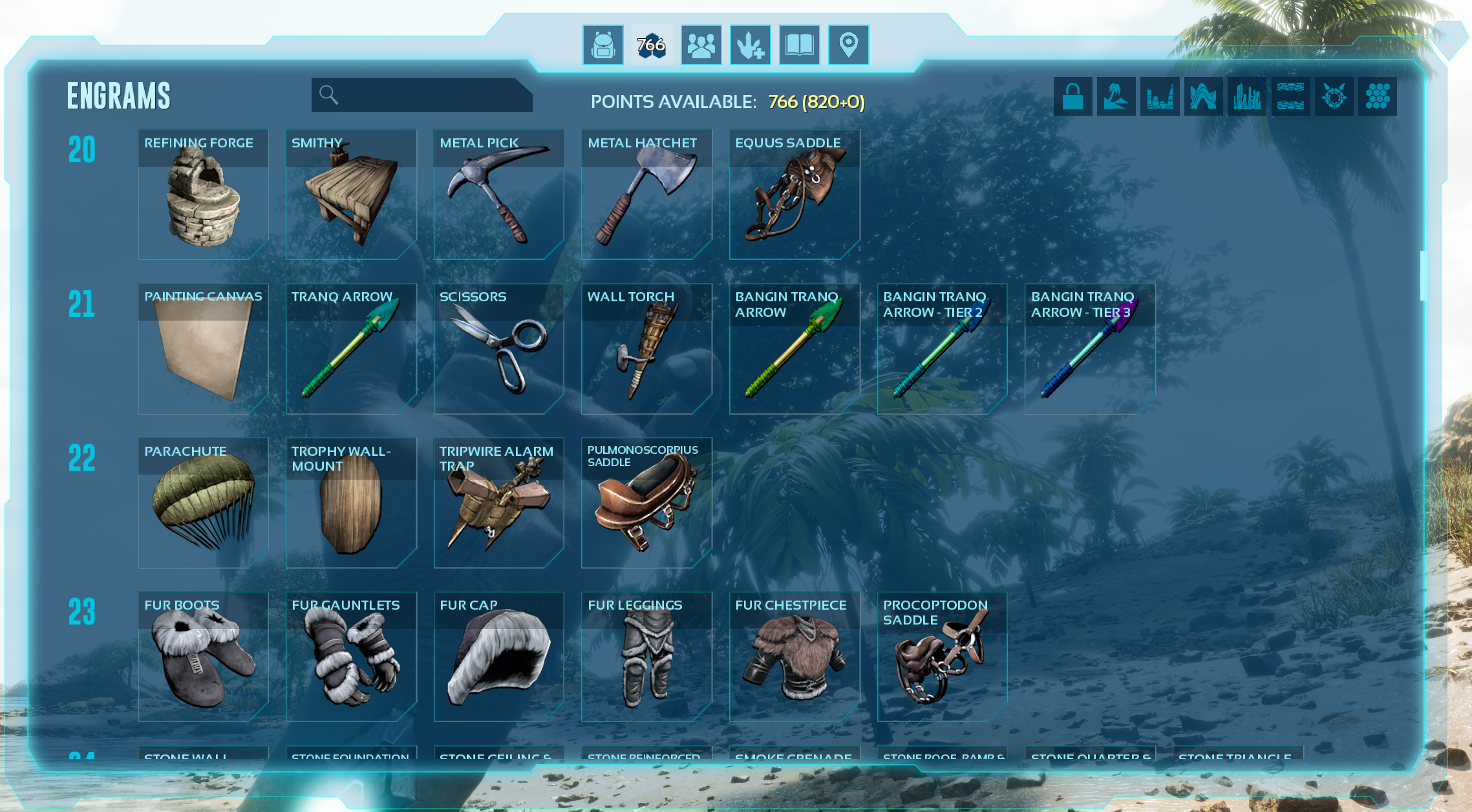Choose the Pulmonoscorpius Saddle engram
This screenshot has width=1472, height=812.
pos(646,503)
